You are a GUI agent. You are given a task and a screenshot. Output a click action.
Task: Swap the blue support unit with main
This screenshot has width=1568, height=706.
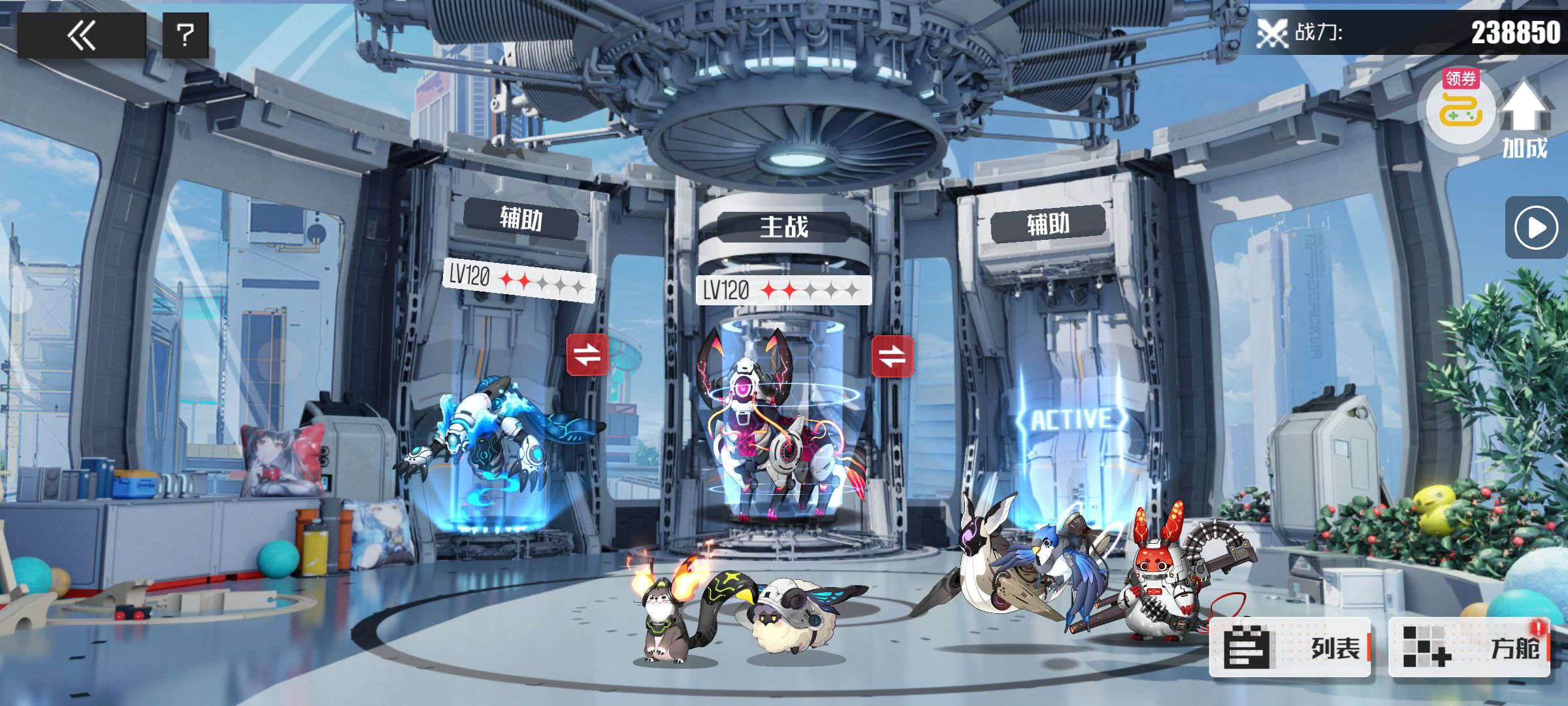point(587,355)
